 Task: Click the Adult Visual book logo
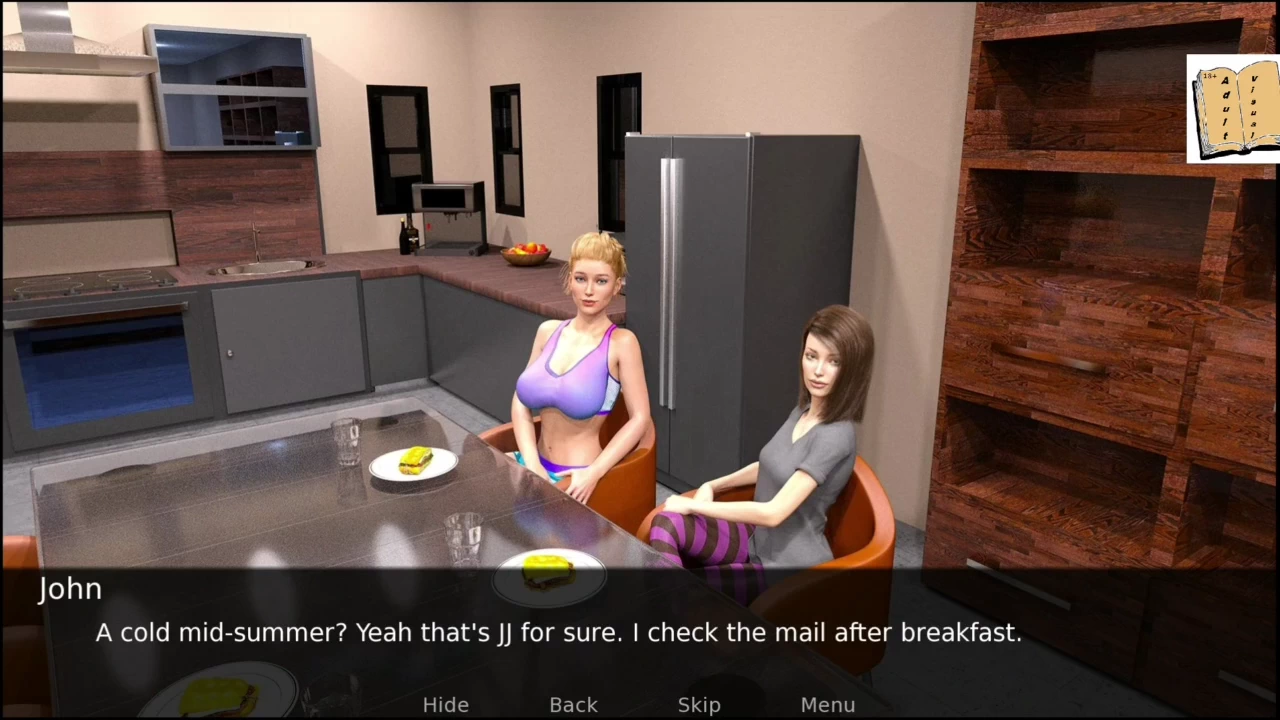[x=1233, y=109]
